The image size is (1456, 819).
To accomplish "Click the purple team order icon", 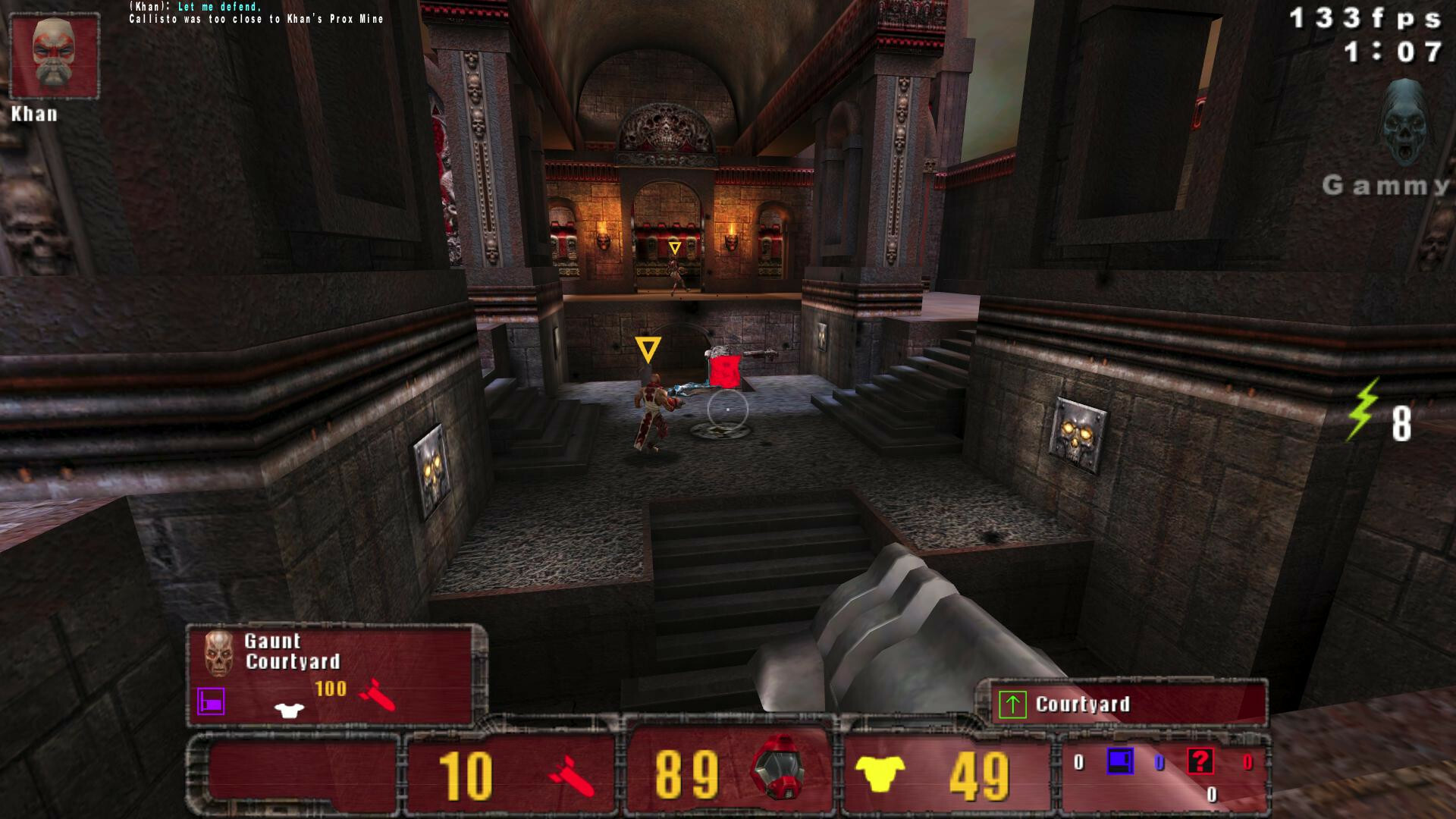I will click(x=211, y=701).
